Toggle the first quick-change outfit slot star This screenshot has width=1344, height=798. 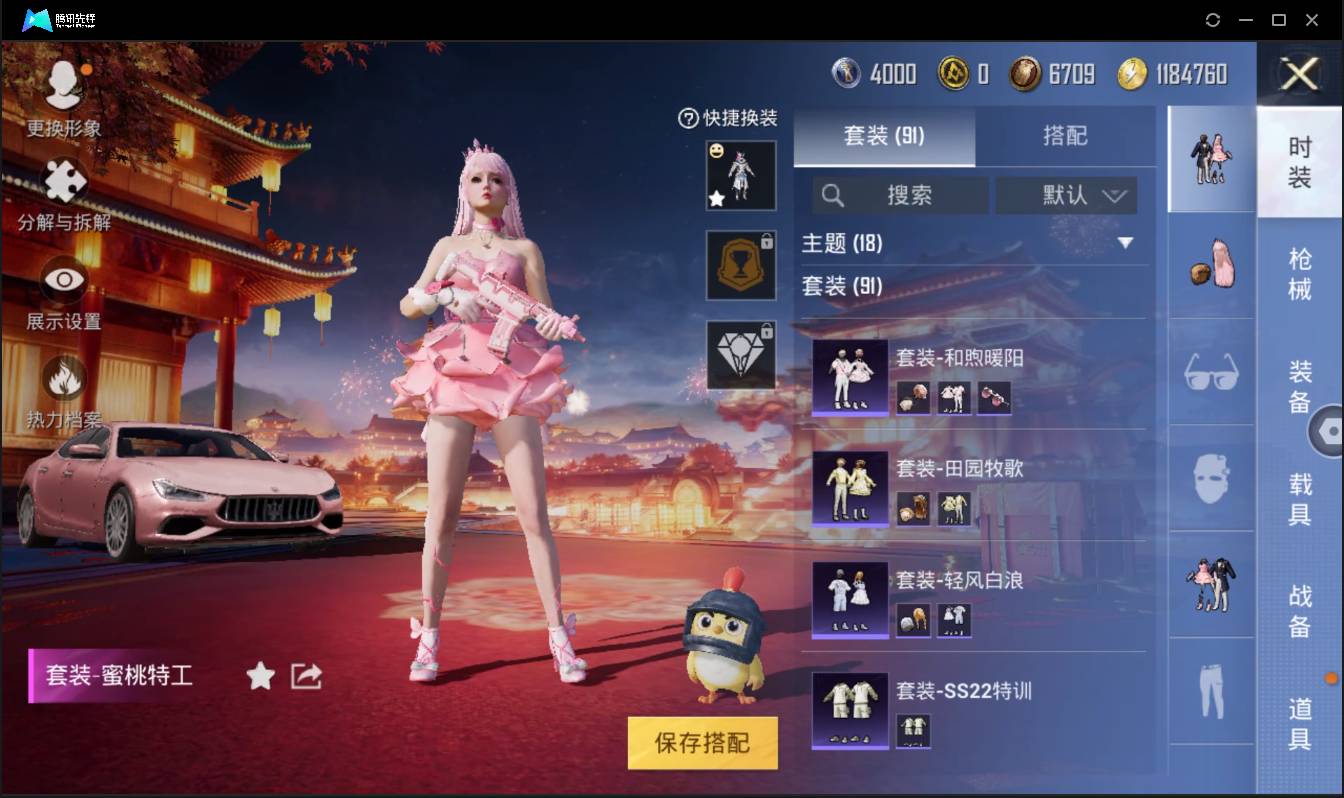pos(717,200)
